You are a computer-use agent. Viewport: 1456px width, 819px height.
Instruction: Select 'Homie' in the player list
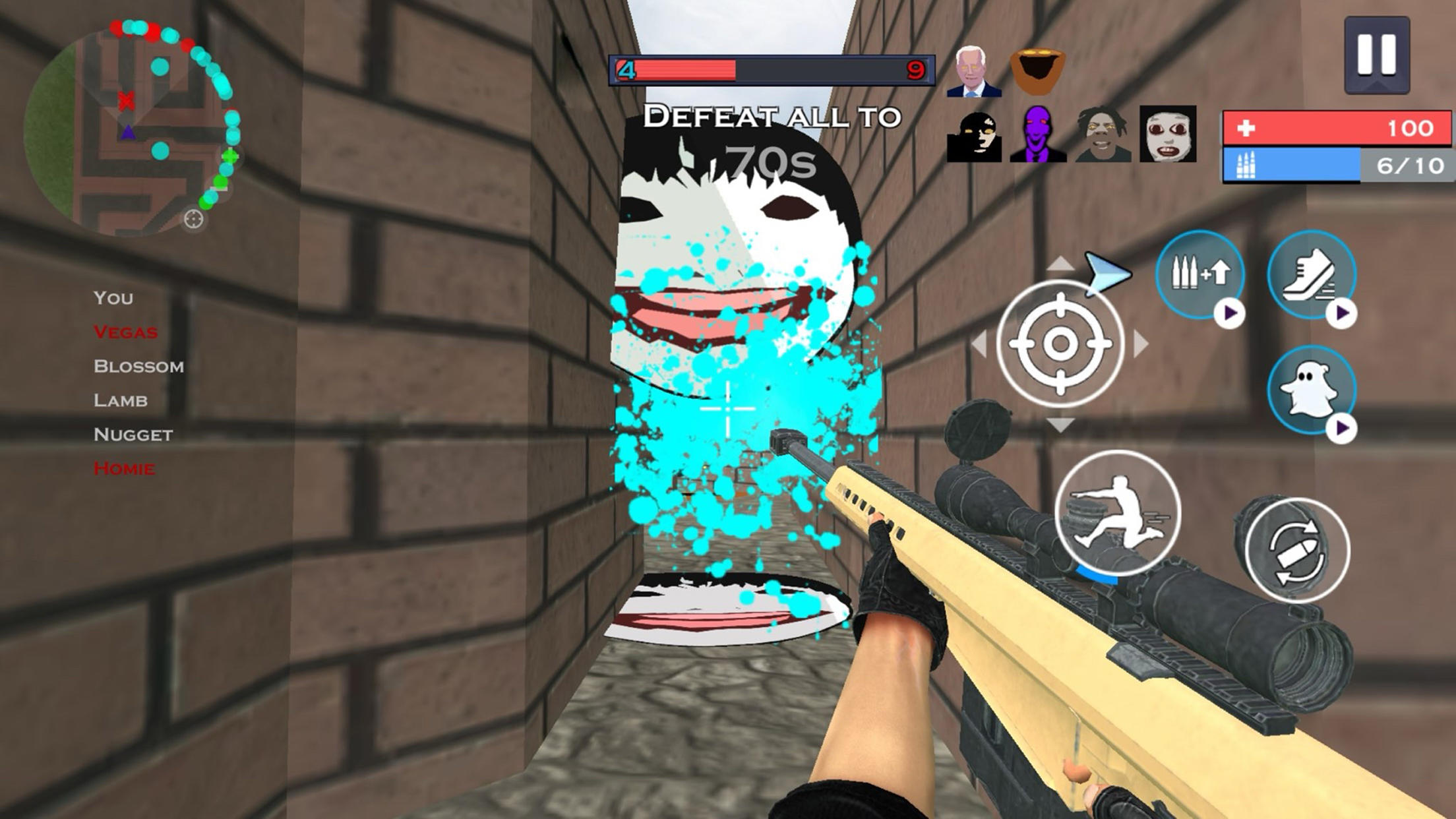pos(124,469)
